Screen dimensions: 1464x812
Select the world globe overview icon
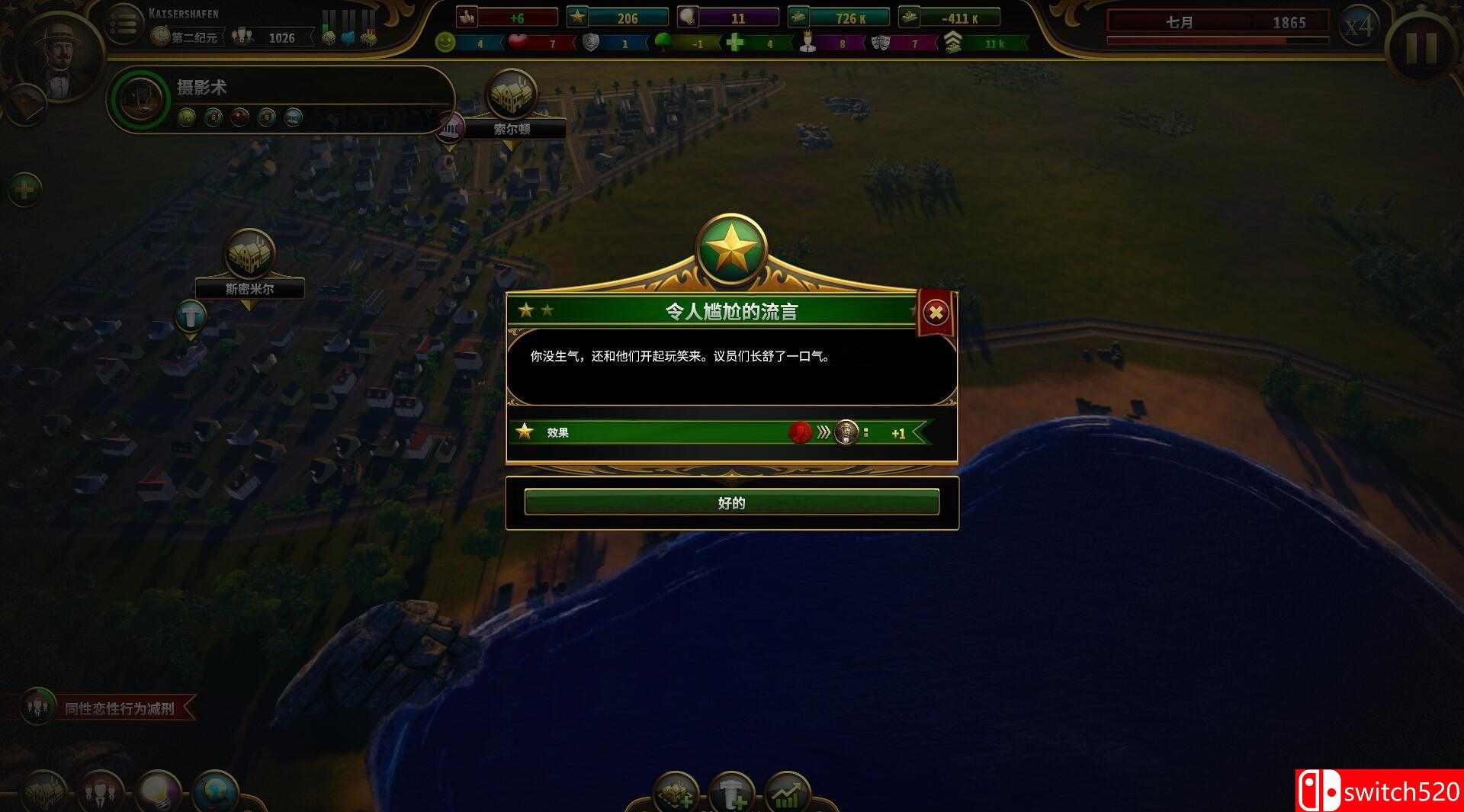click(217, 791)
